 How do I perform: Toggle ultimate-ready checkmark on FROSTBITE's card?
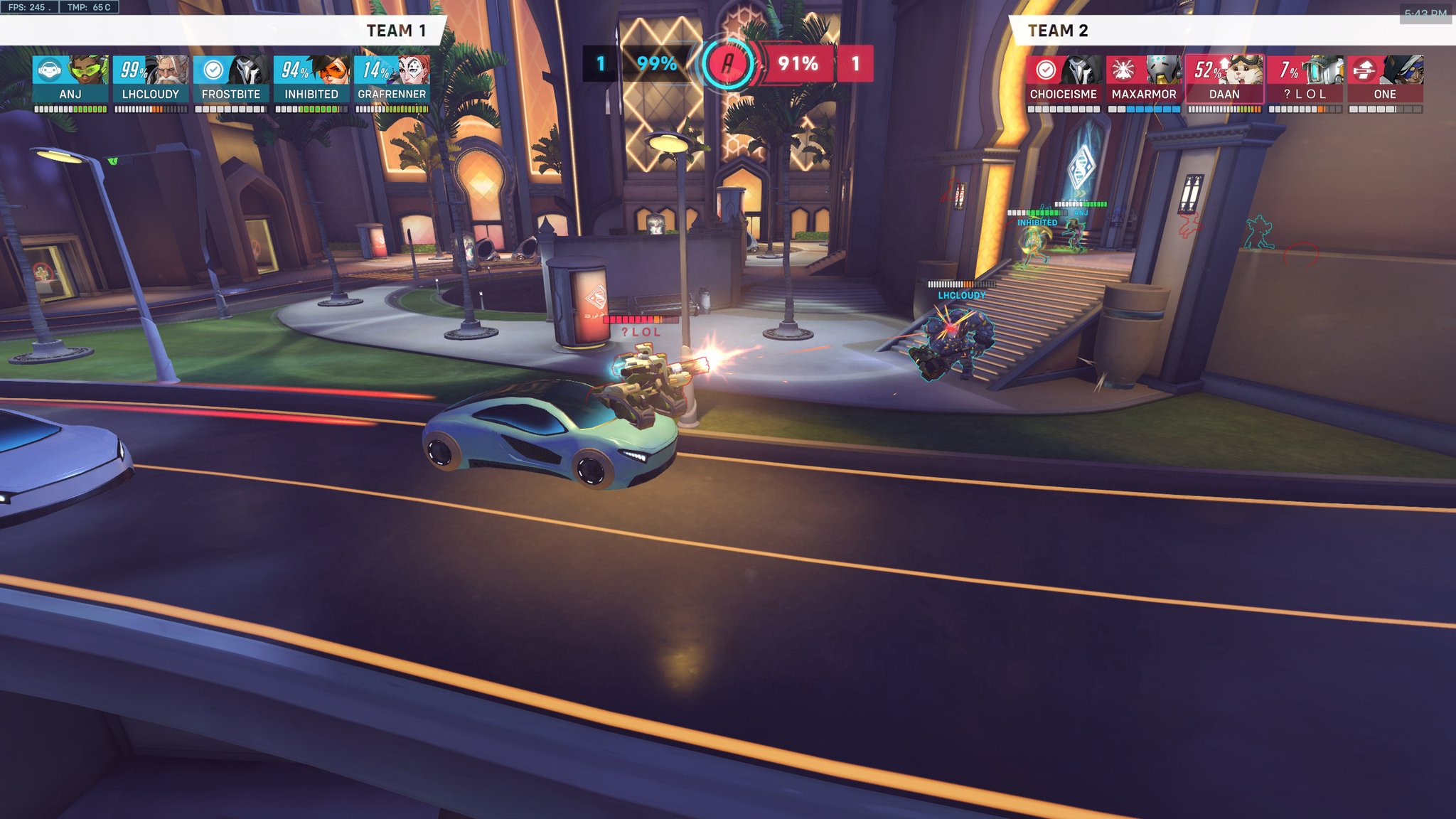[212, 69]
